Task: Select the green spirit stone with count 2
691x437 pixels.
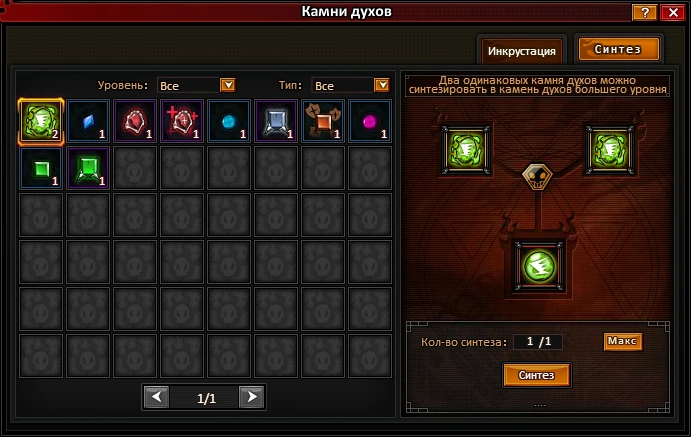Action: [41, 121]
